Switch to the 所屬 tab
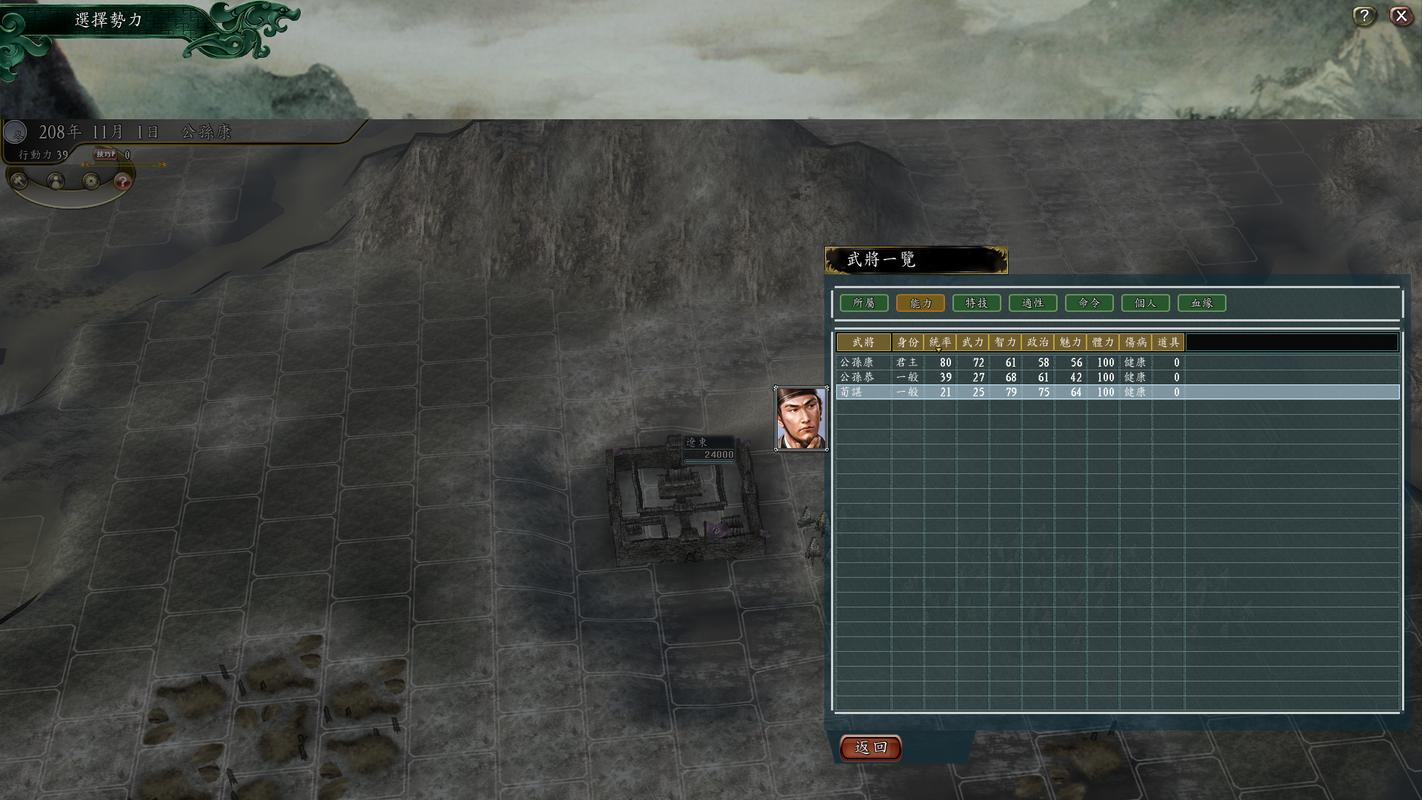Viewport: 1422px width, 800px height. coord(864,303)
